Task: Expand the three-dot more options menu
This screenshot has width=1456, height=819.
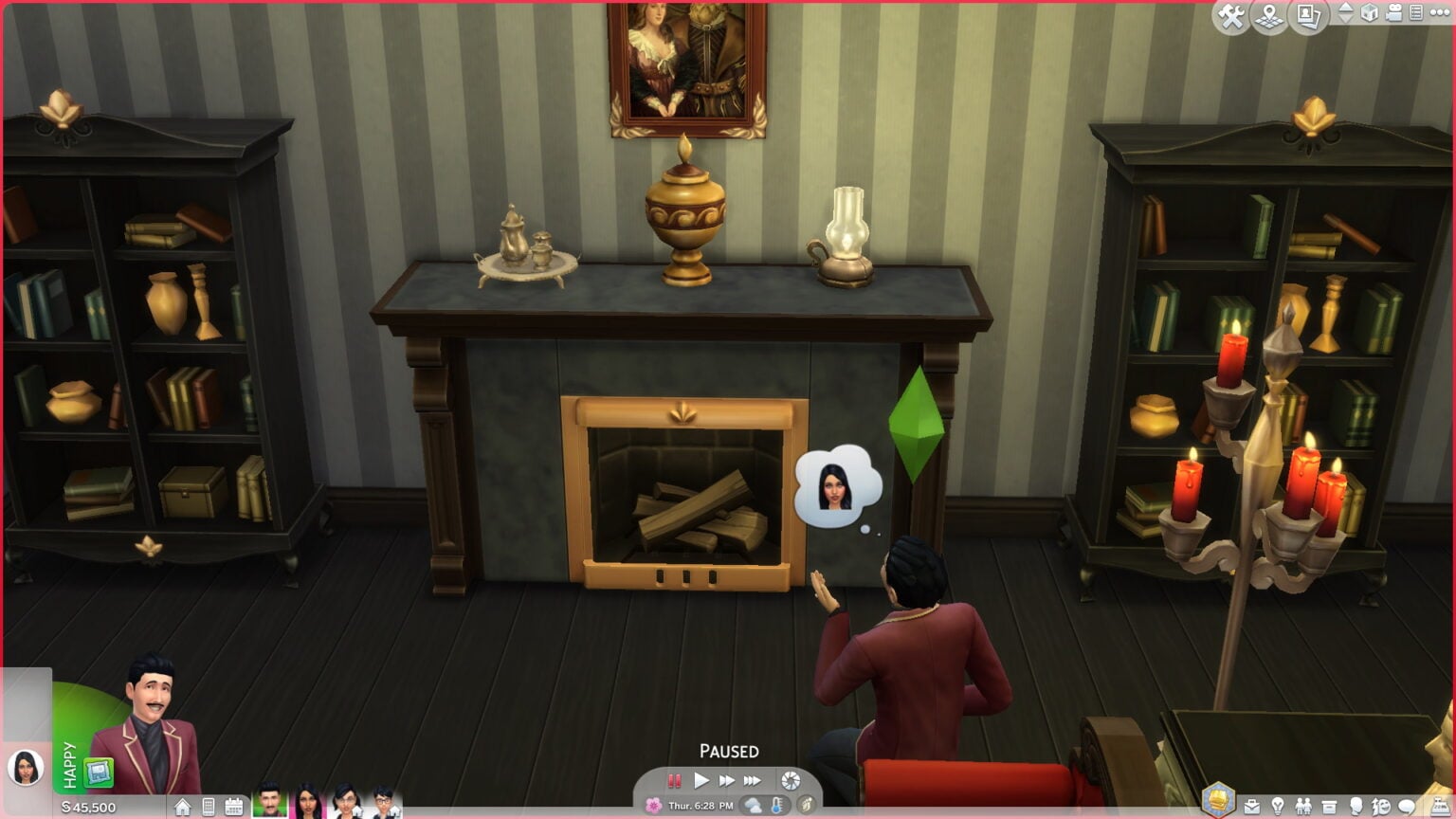Action: (x=1439, y=14)
